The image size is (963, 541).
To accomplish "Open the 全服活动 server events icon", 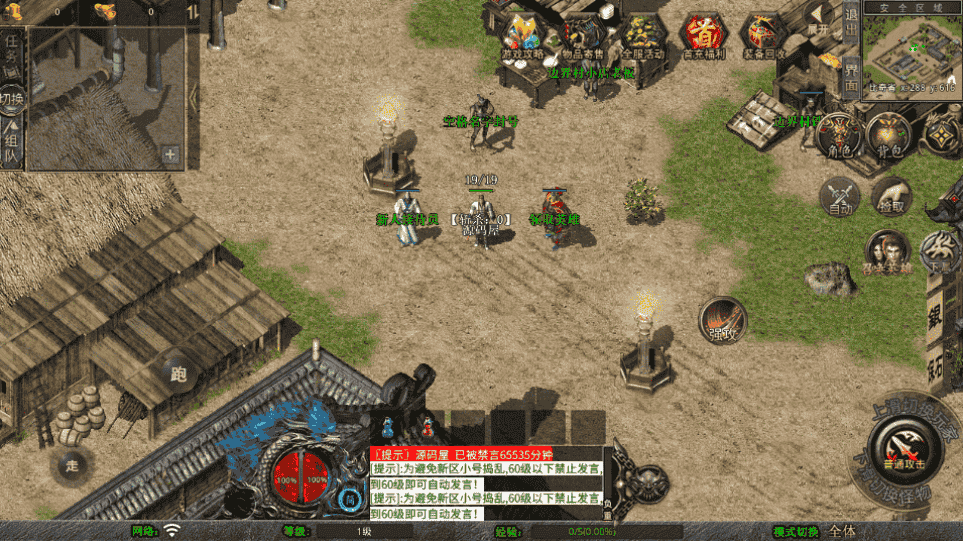I will (643, 36).
